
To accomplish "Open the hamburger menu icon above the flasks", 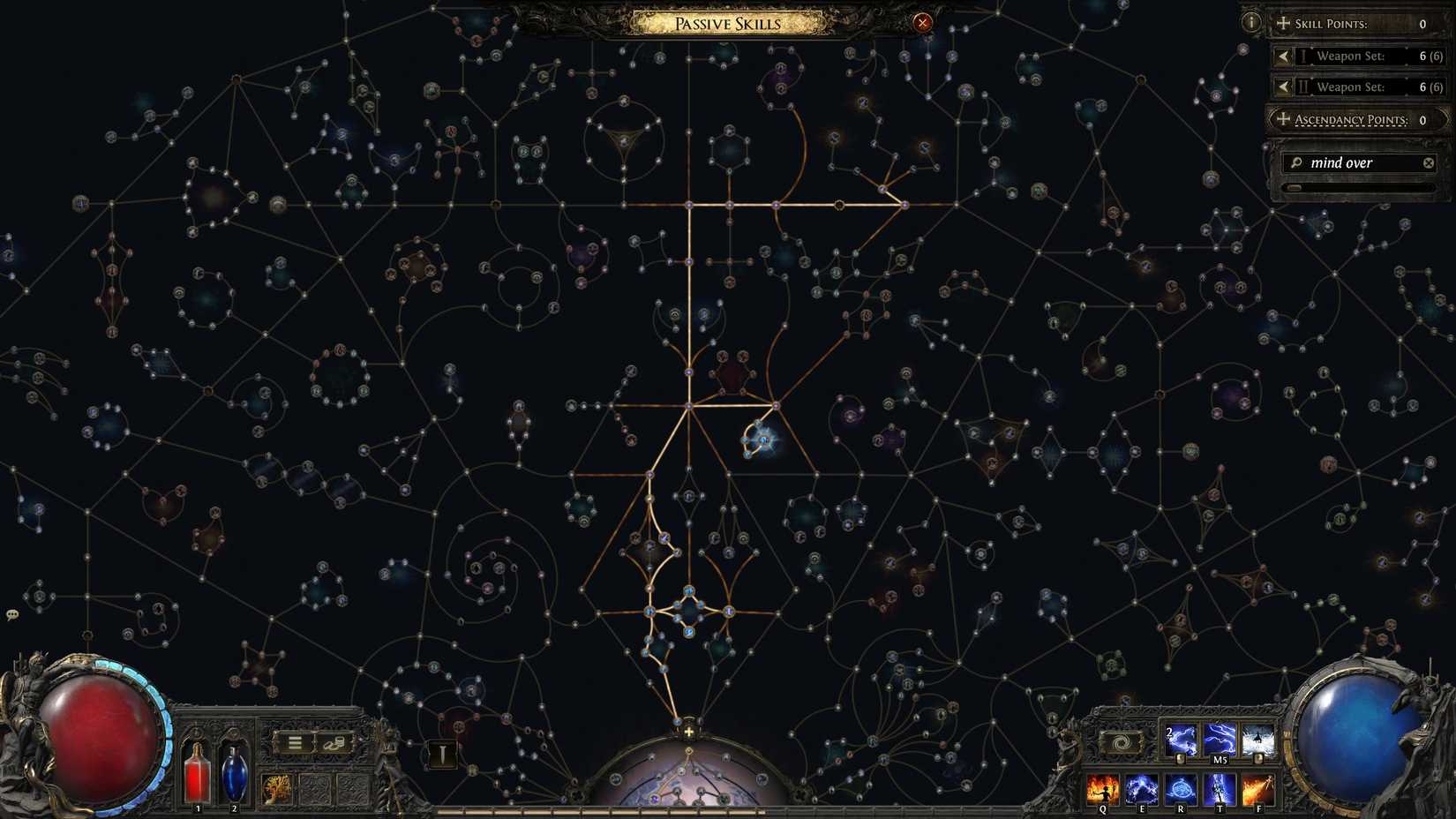I will 295,743.
